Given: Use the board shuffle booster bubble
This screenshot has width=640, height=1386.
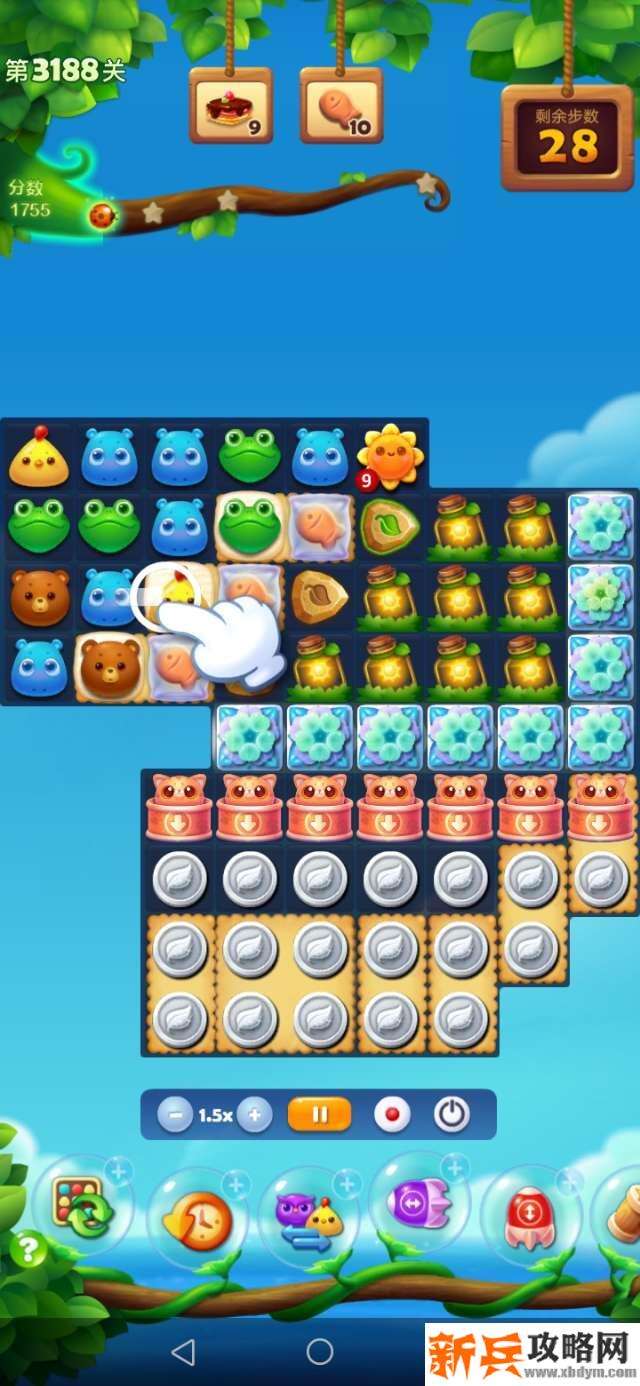Looking at the screenshot, I should click(x=80, y=1206).
